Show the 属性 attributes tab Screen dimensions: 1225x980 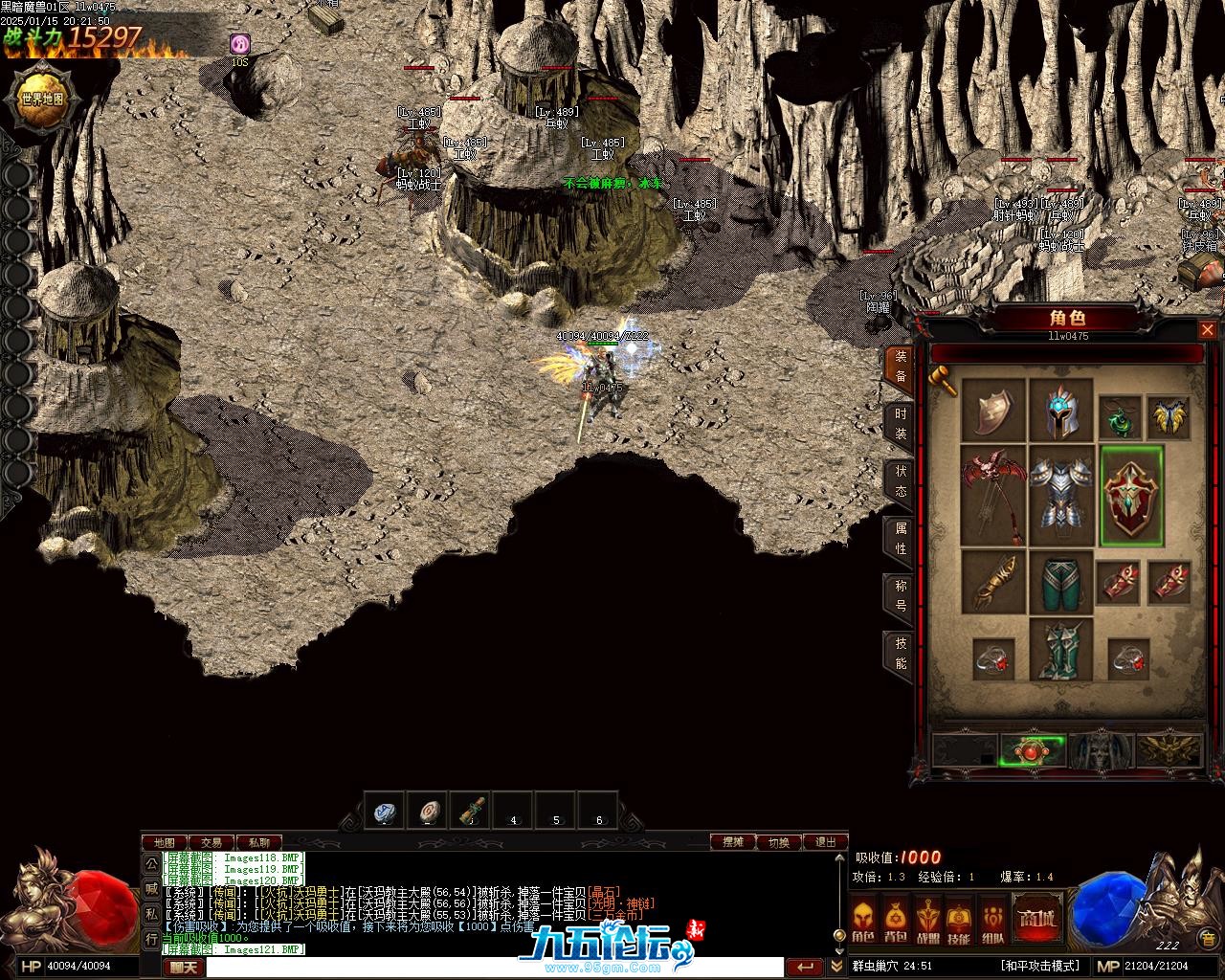coord(900,538)
